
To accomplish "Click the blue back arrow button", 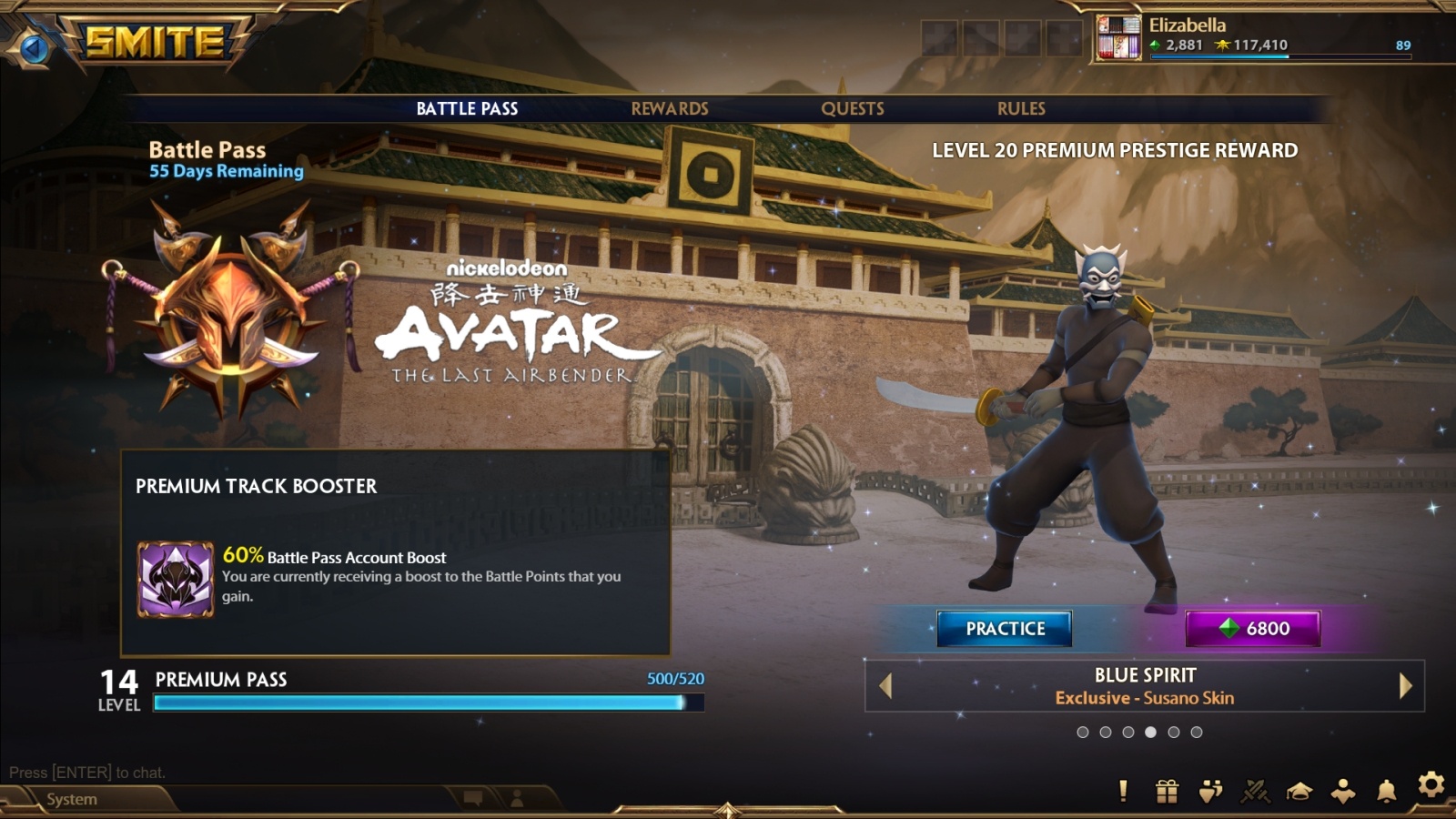I will coord(35,47).
